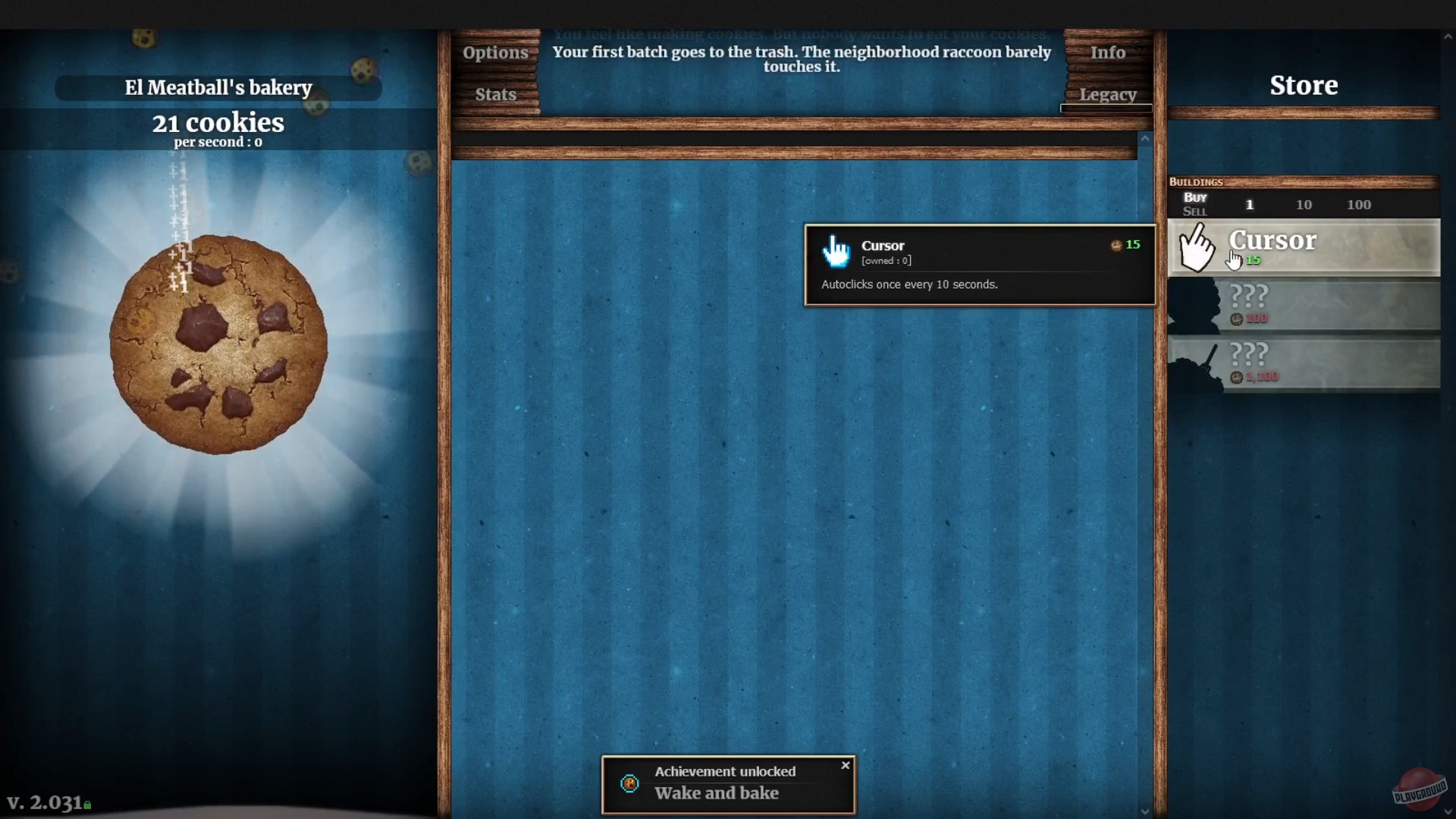Click the cookie icon next to Cursor's 15 price
This screenshot has width=1456, height=819.
[1116, 245]
